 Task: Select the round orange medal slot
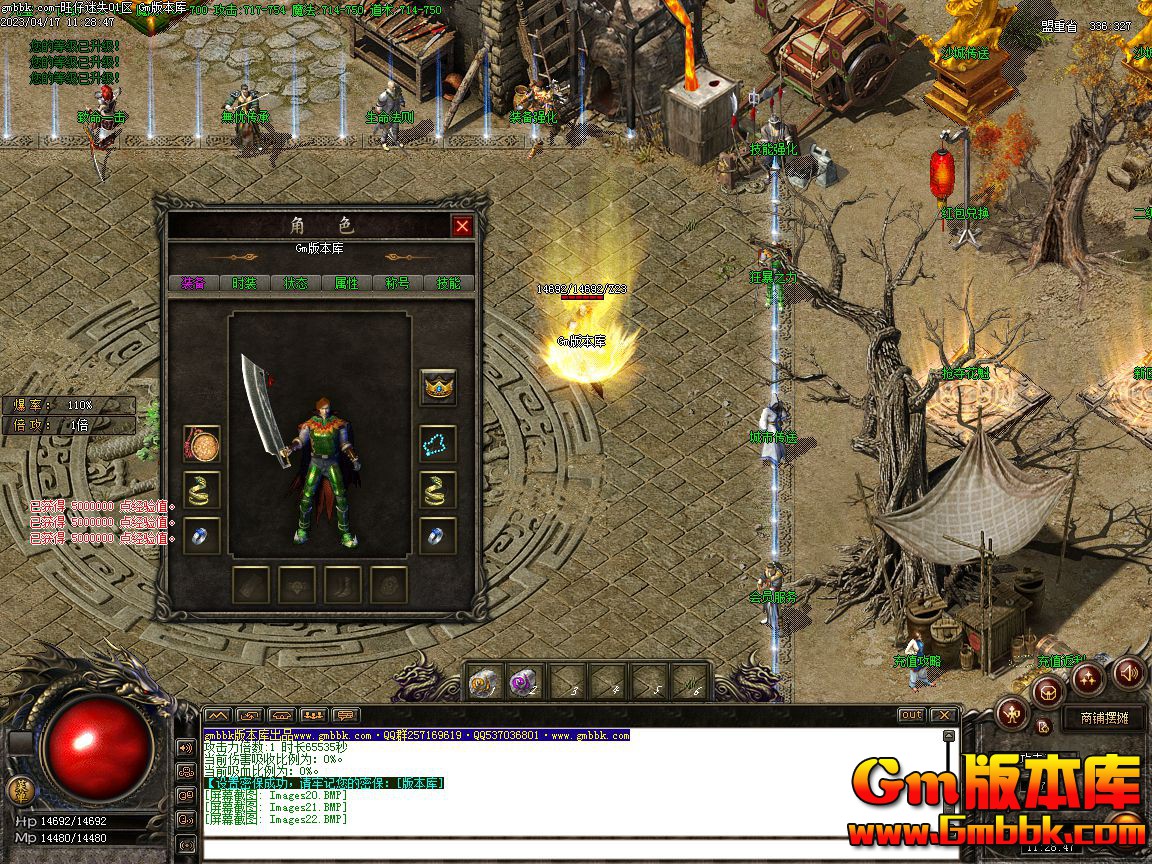202,443
